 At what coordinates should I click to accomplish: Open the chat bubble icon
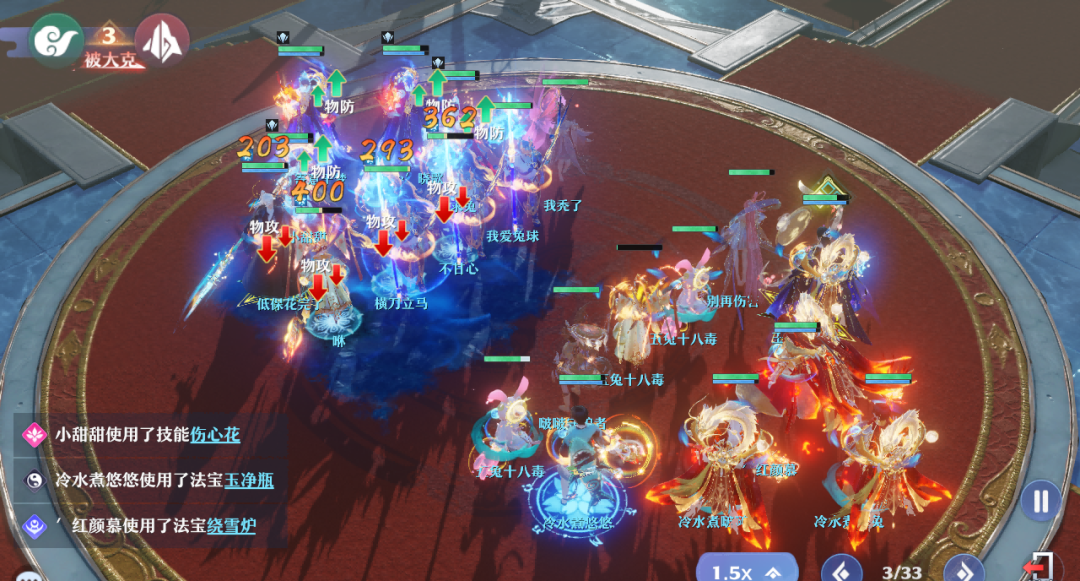tap(27, 576)
